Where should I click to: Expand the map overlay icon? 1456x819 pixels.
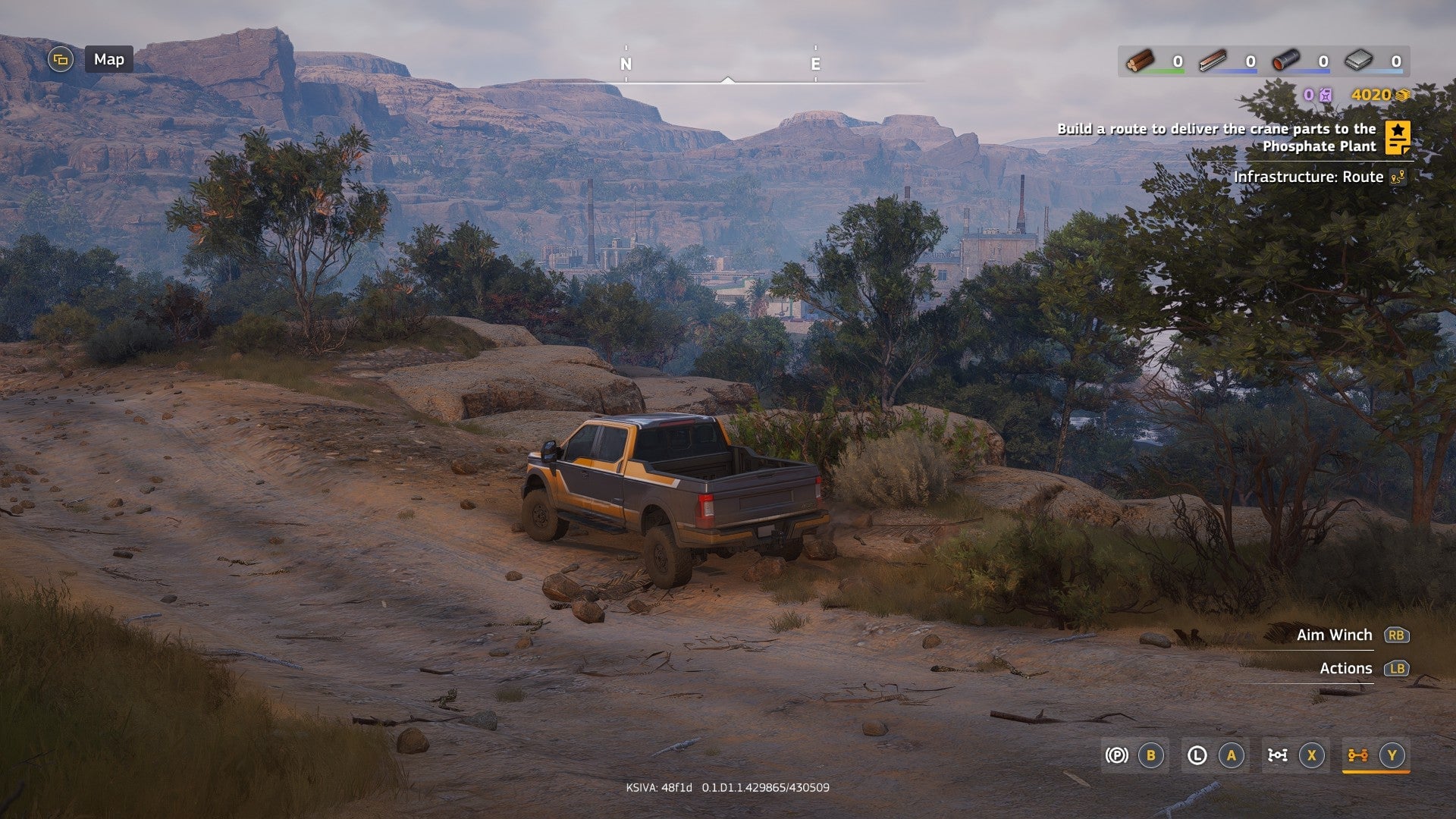tap(59, 58)
